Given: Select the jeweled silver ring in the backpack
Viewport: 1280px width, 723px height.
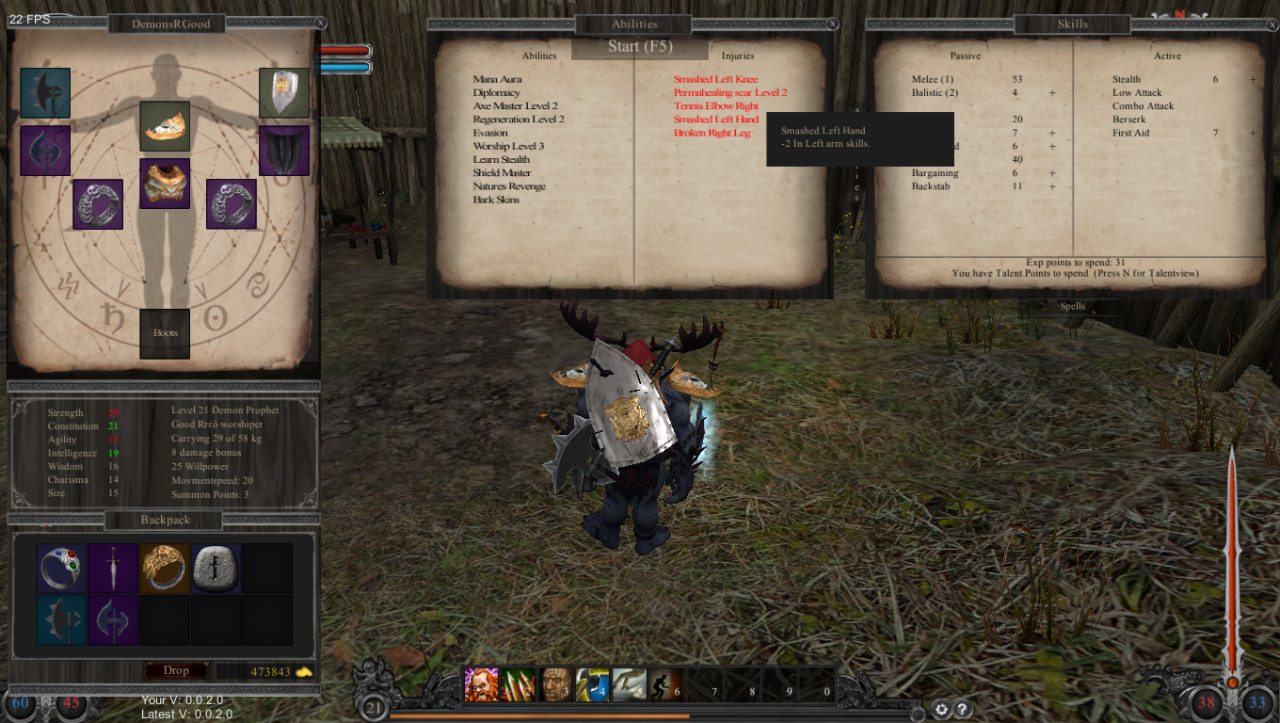Looking at the screenshot, I should (61, 569).
